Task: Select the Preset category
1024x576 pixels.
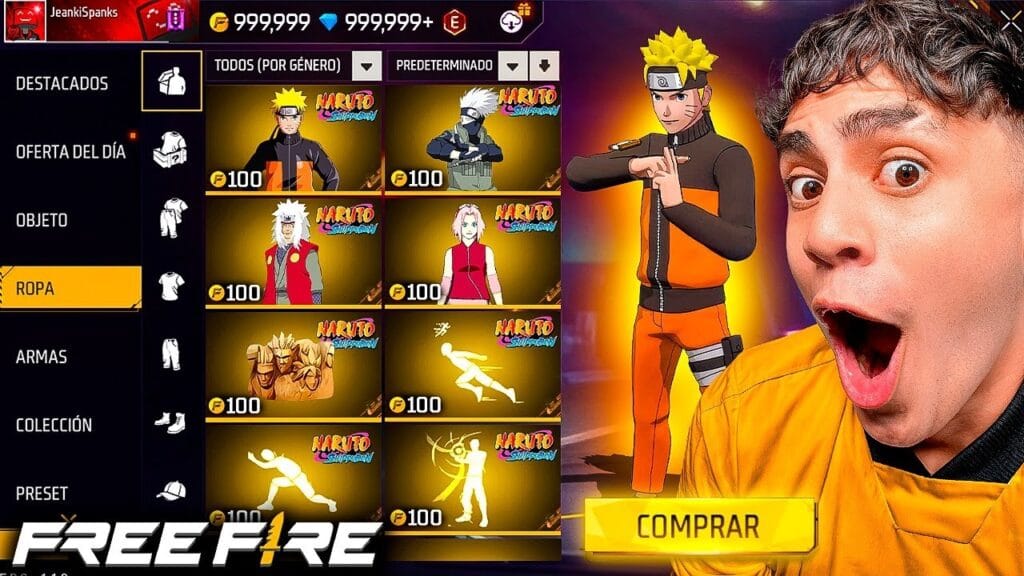Action: [42, 493]
